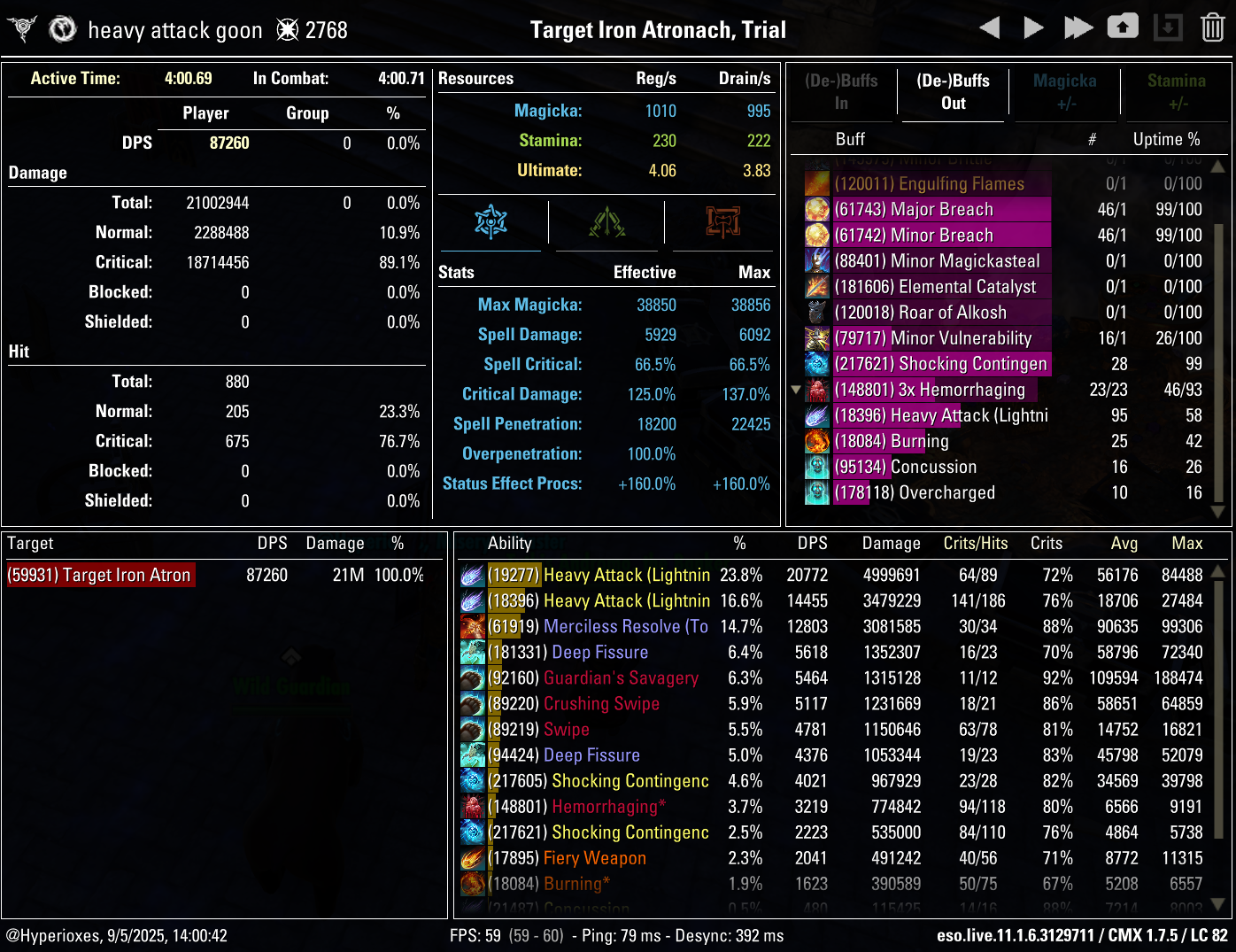Click the Guardian's Savagery ability icon
Image resolution: width=1236 pixels, height=952 pixels.
click(473, 677)
